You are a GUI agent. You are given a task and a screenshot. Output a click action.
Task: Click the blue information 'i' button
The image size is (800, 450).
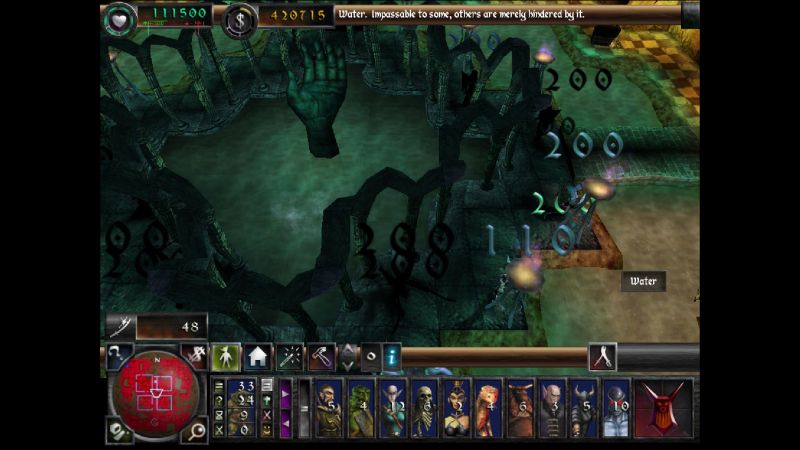pyautogui.click(x=392, y=355)
